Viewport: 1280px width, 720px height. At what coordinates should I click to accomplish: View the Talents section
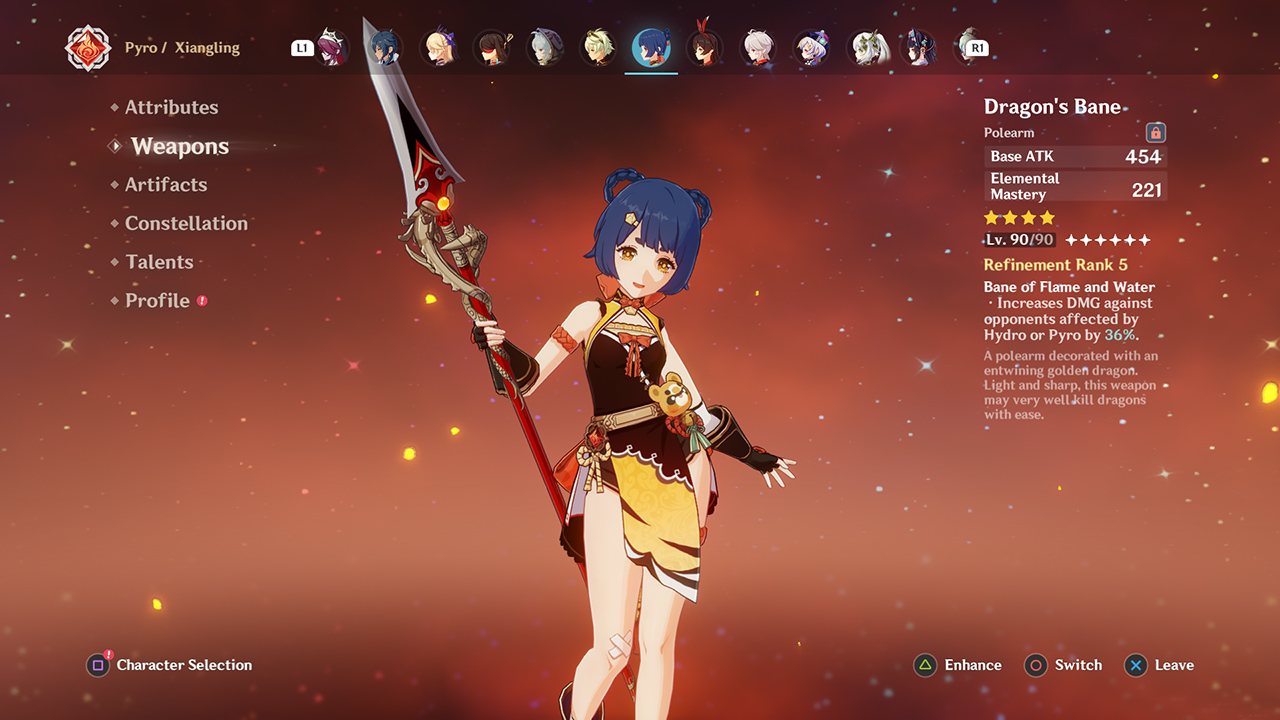click(159, 261)
